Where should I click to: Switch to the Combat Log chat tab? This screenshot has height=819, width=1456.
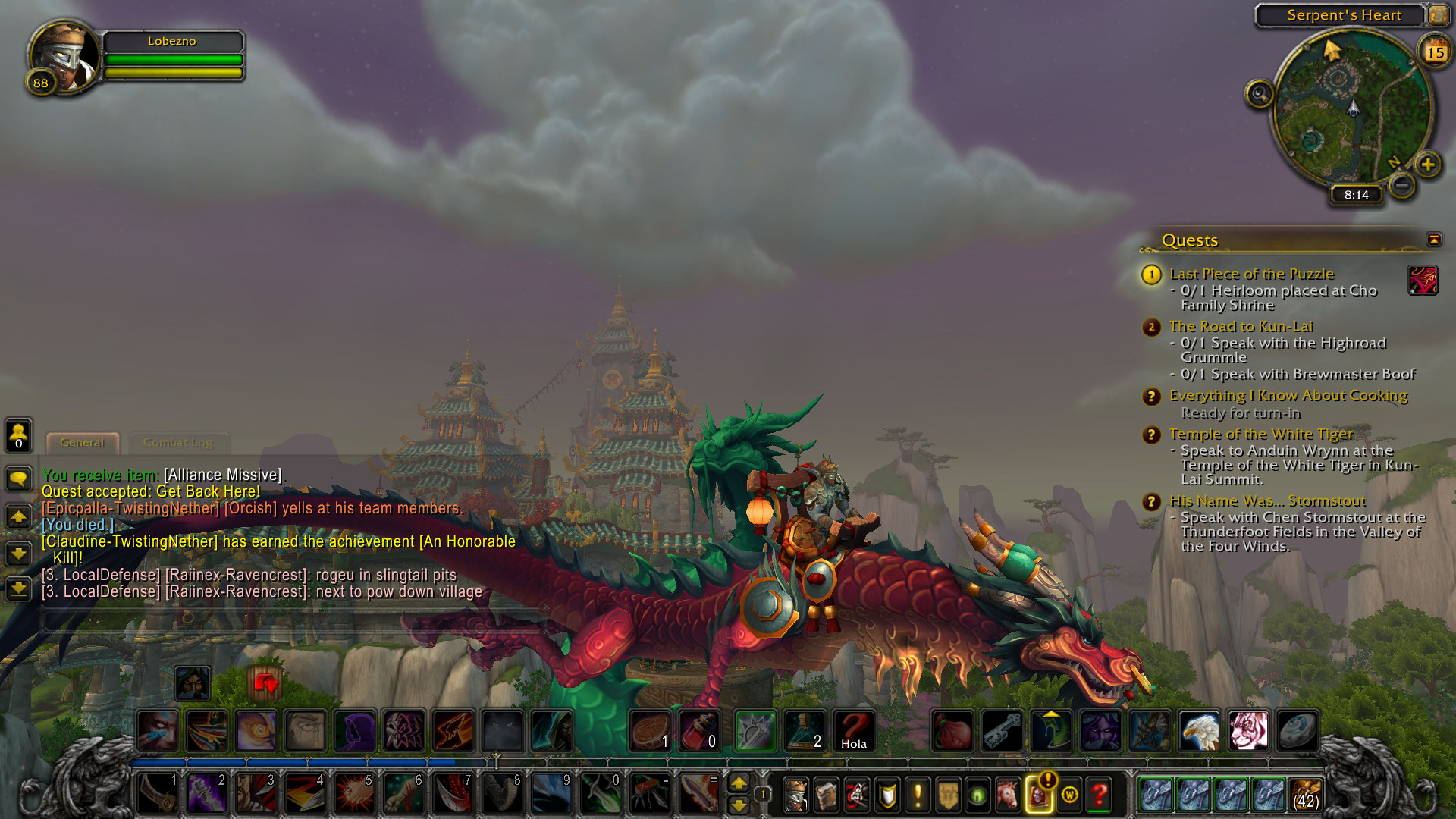click(177, 443)
